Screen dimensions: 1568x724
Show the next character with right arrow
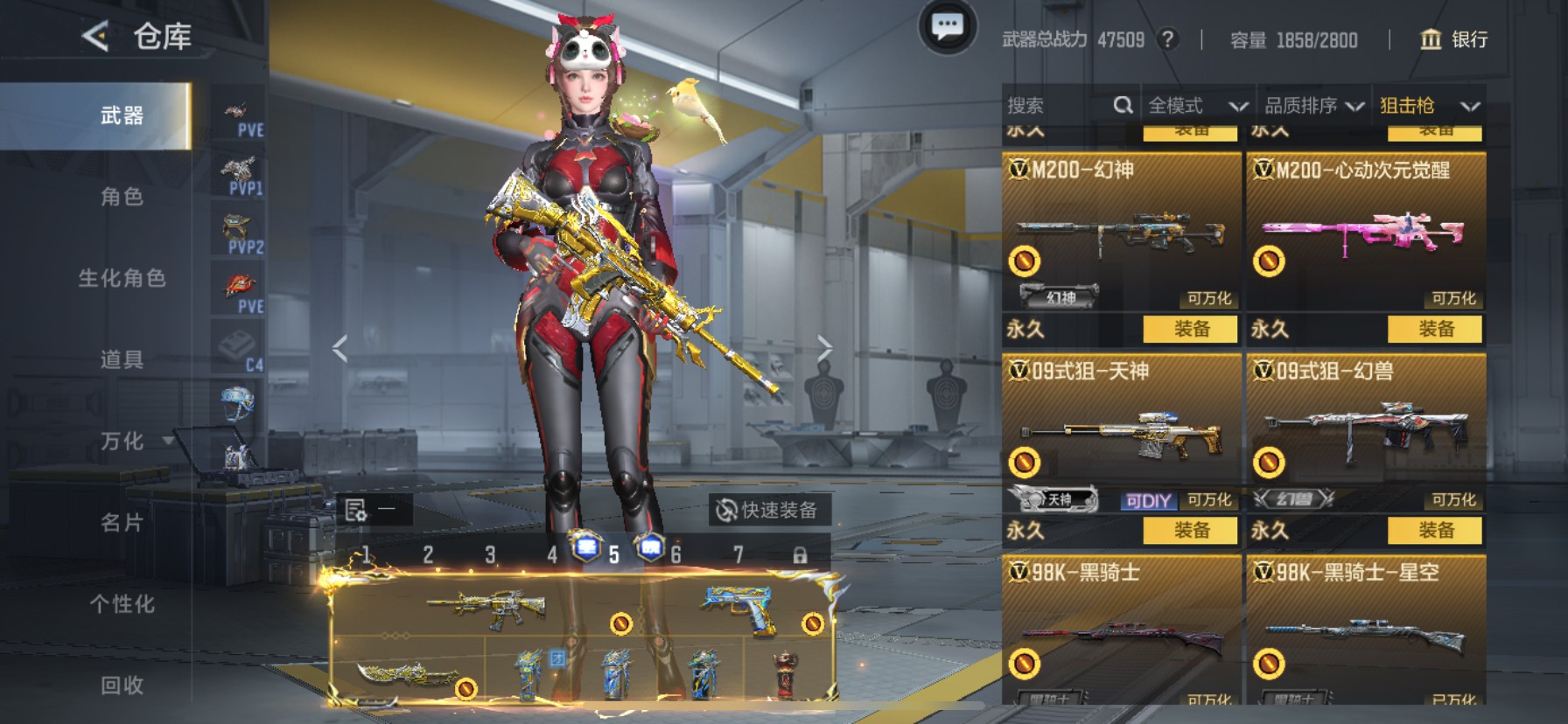pos(823,349)
